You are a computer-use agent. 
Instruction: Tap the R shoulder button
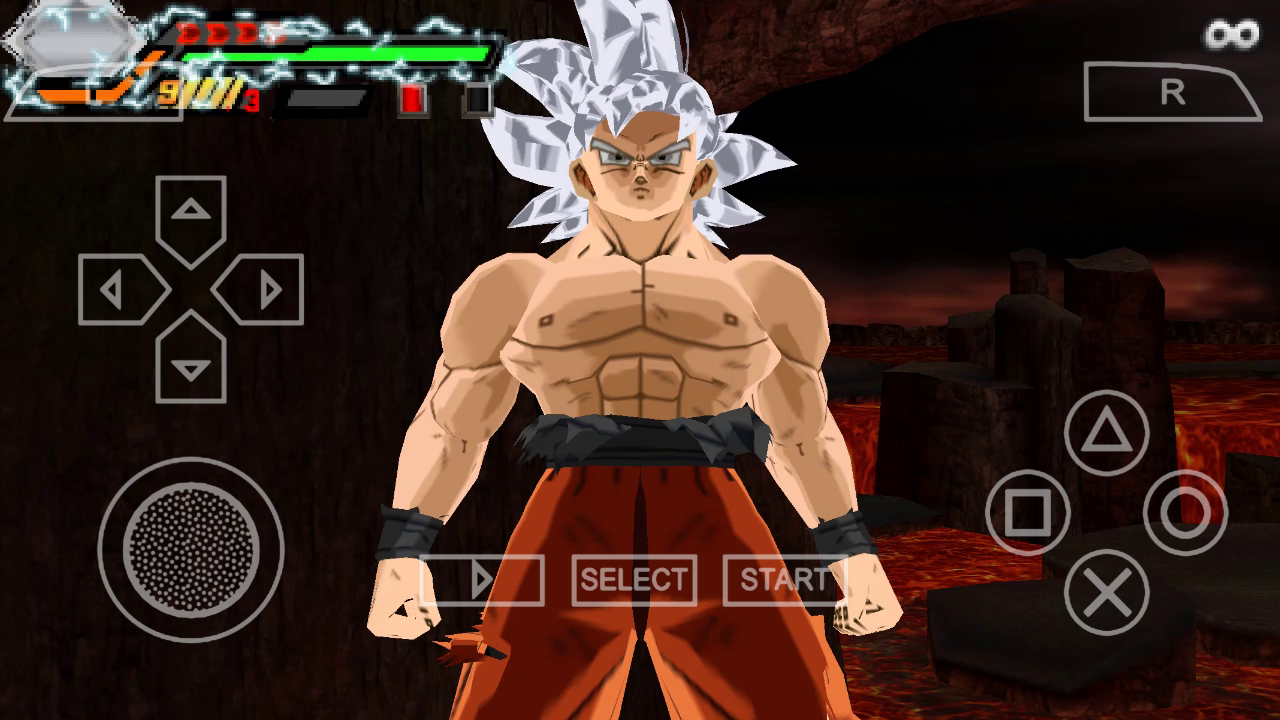pyautogui.click(x=1172, y=92)
